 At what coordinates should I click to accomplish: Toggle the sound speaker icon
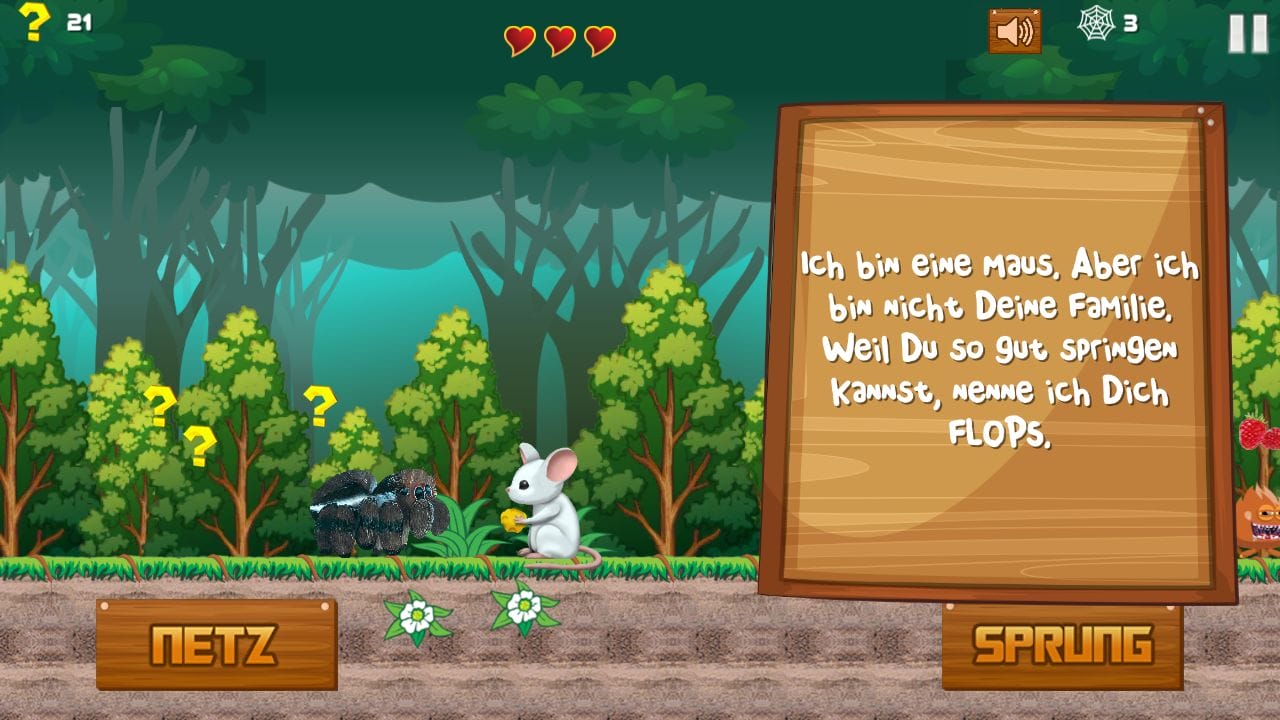1014,32
